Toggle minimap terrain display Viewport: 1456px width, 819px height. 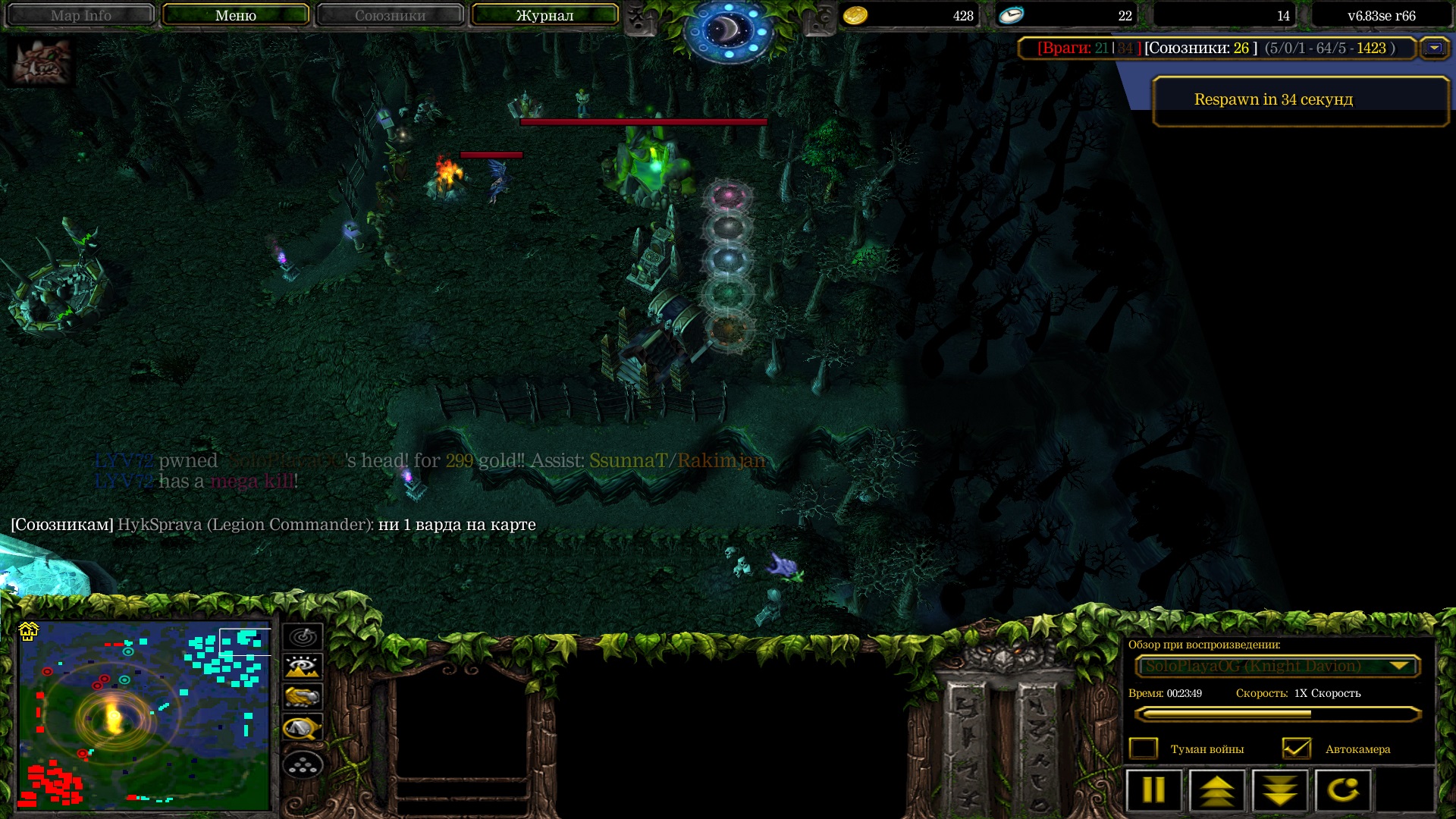coord(303,667)
